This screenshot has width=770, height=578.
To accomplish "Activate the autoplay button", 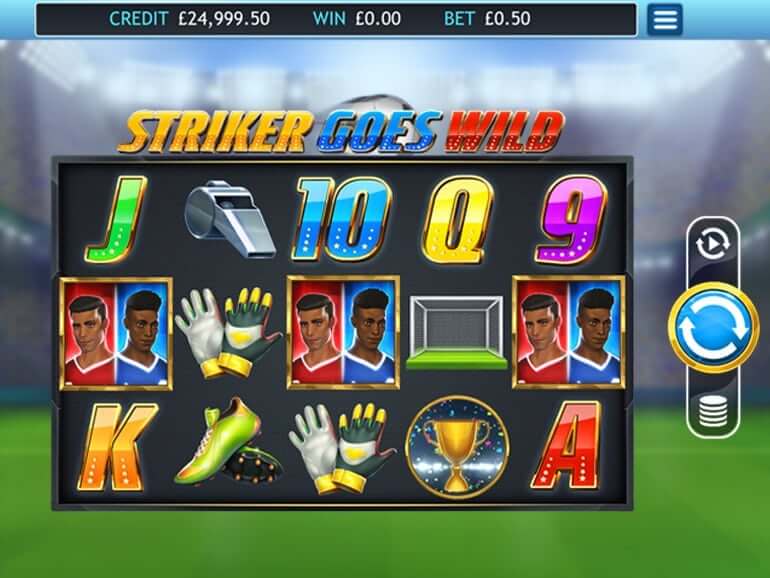I will click(714, 244).
